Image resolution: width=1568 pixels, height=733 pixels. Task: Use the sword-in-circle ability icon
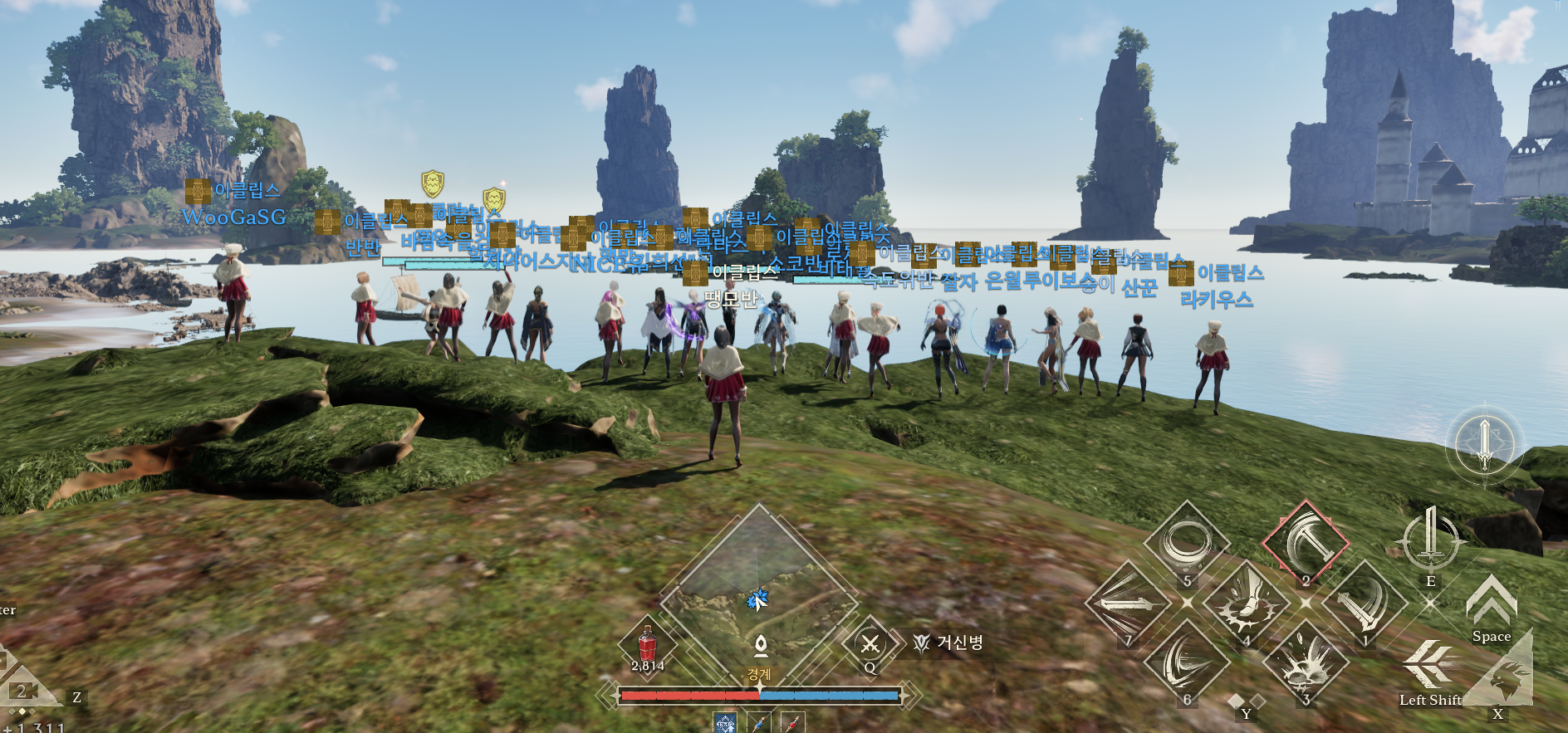tap(1430, 538)
